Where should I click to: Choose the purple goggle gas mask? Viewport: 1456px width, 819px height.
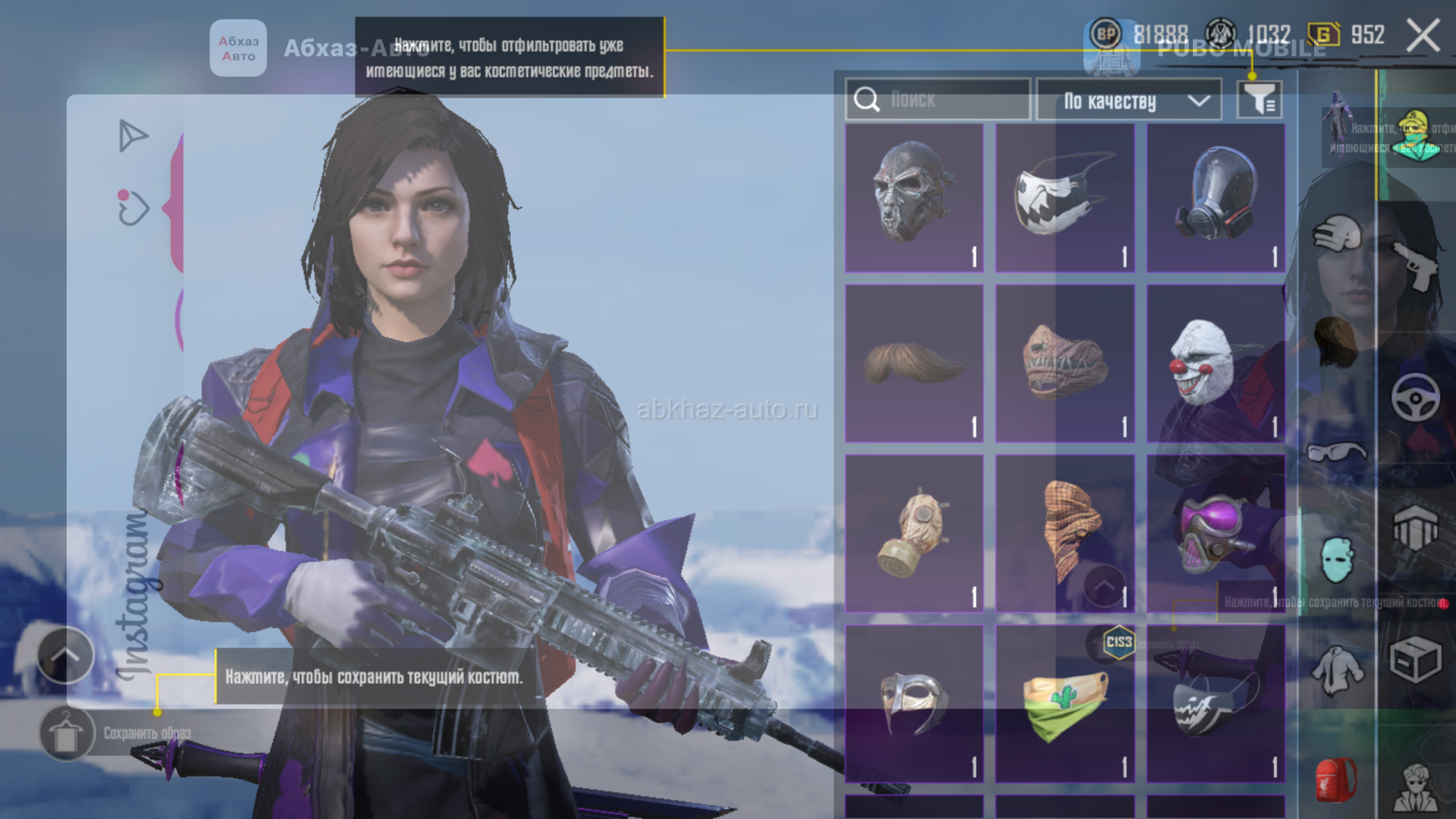[1215, 533]
